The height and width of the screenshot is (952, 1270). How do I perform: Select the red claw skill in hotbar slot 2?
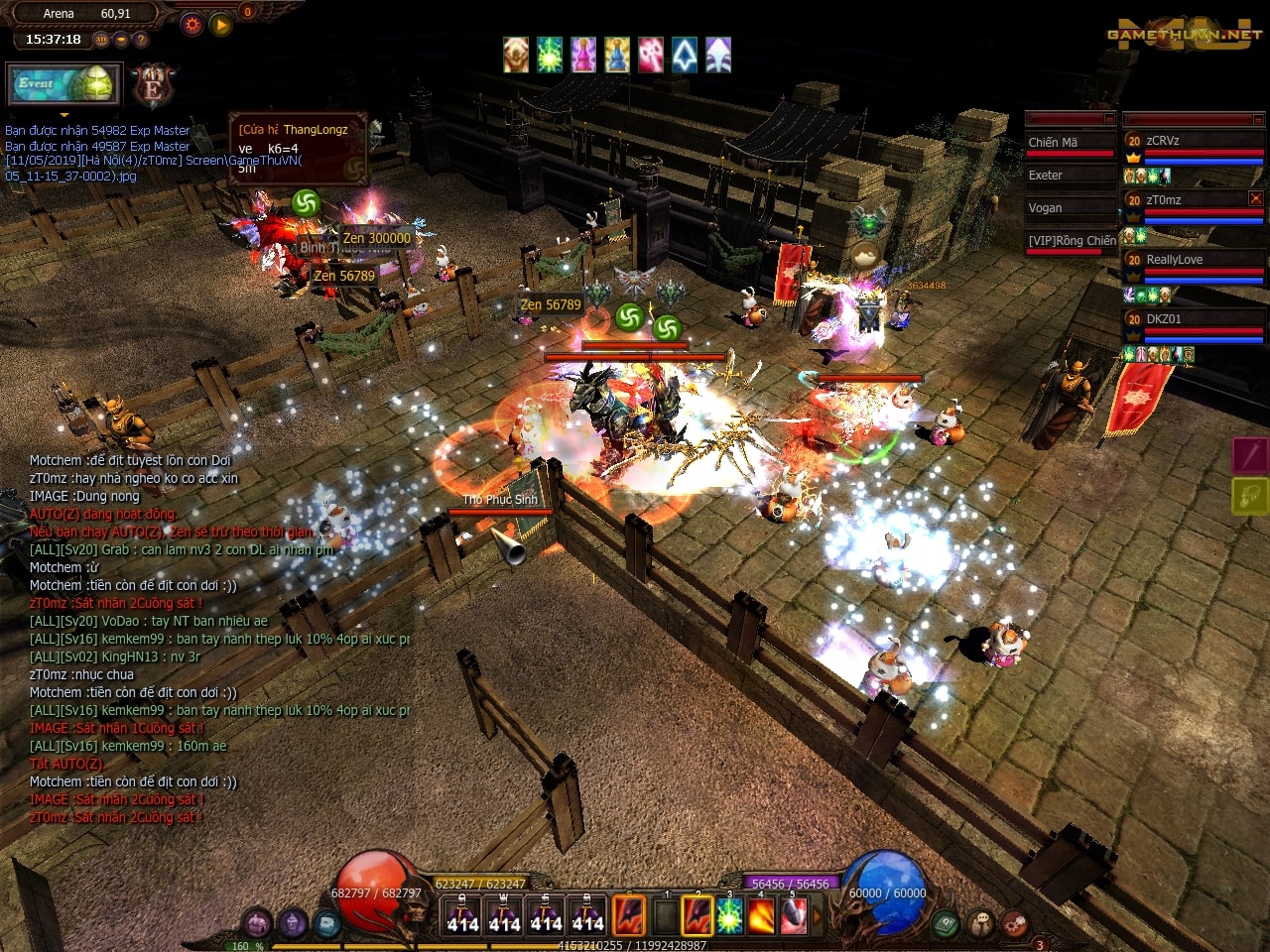(x=698, y=917)
